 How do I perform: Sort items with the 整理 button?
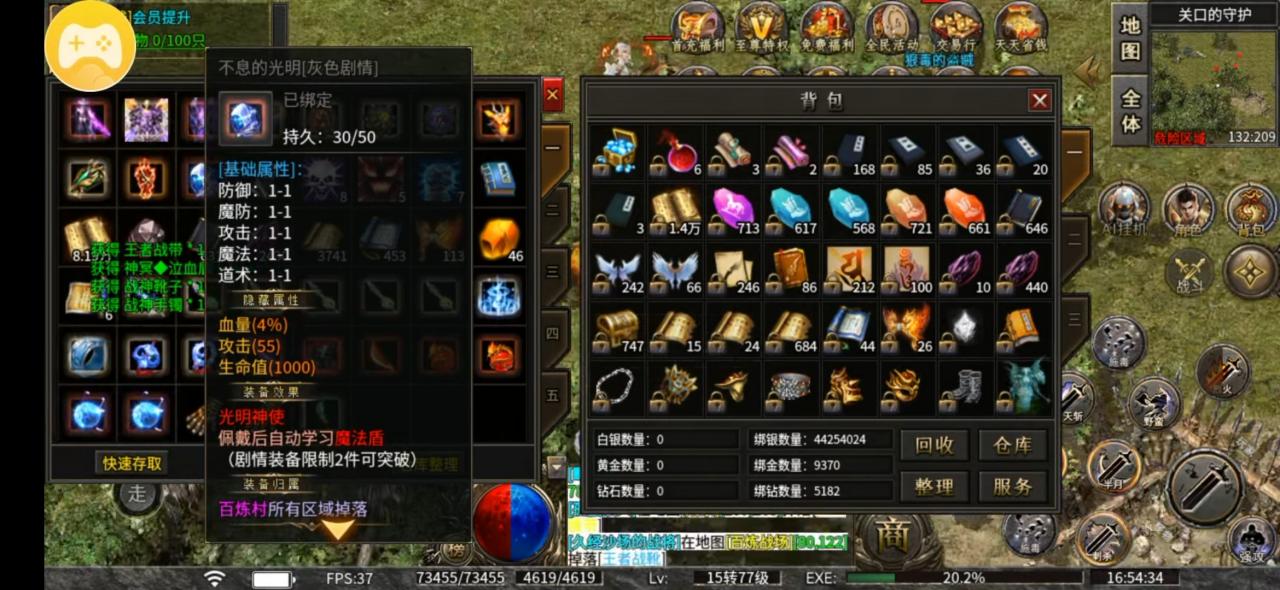click(934, 487)
